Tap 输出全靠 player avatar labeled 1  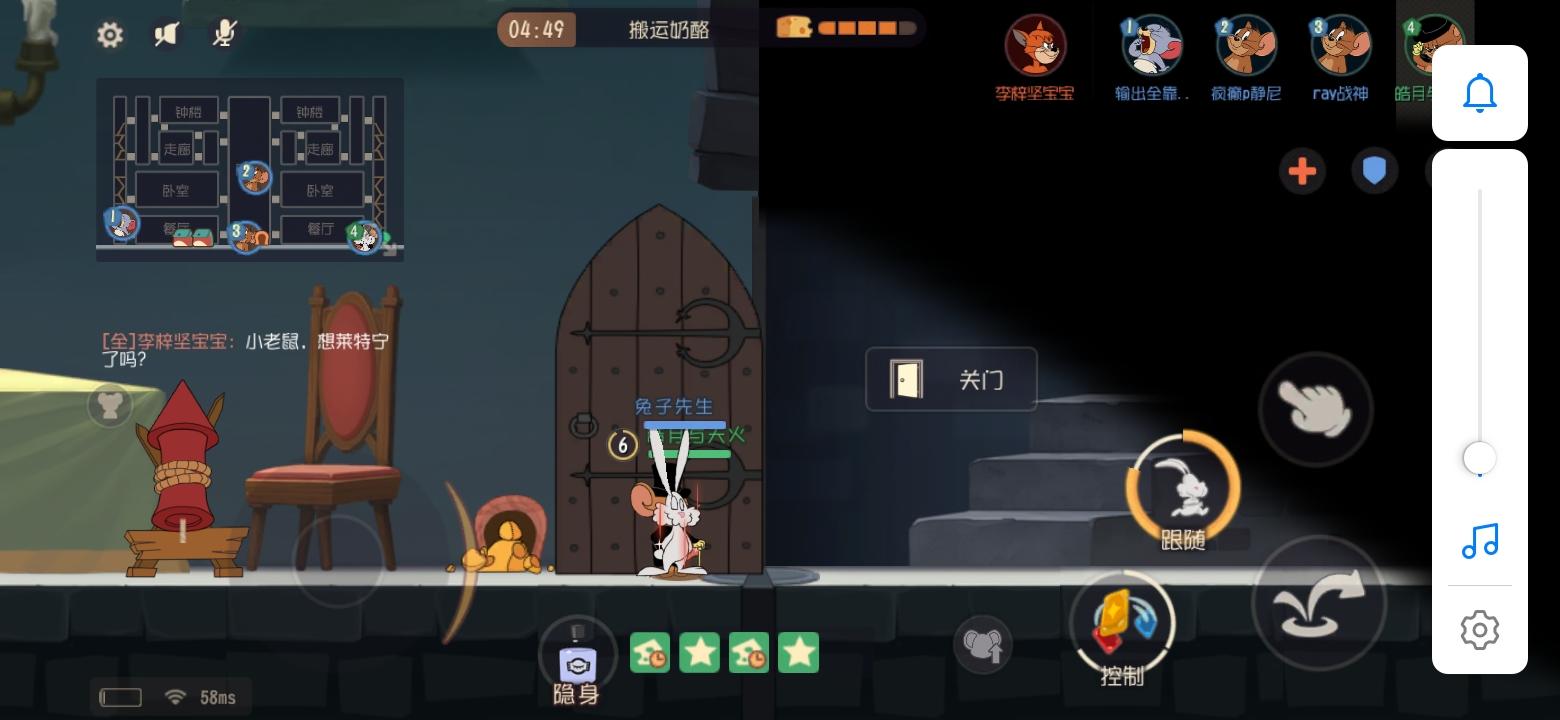click(1150, 45)
